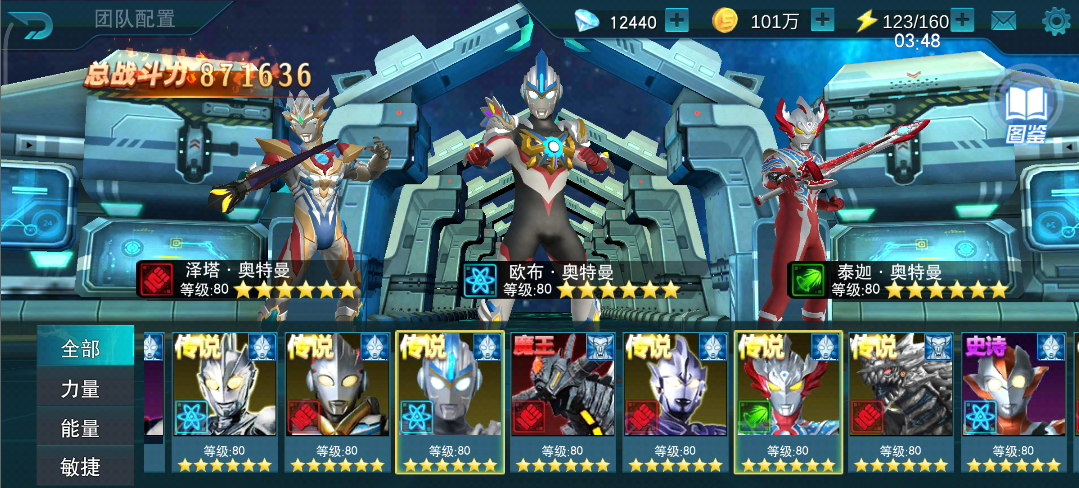This screenshot has width=1079, height=488.
Task: Select the 敏捷 category tab
Action: [83, 467]
